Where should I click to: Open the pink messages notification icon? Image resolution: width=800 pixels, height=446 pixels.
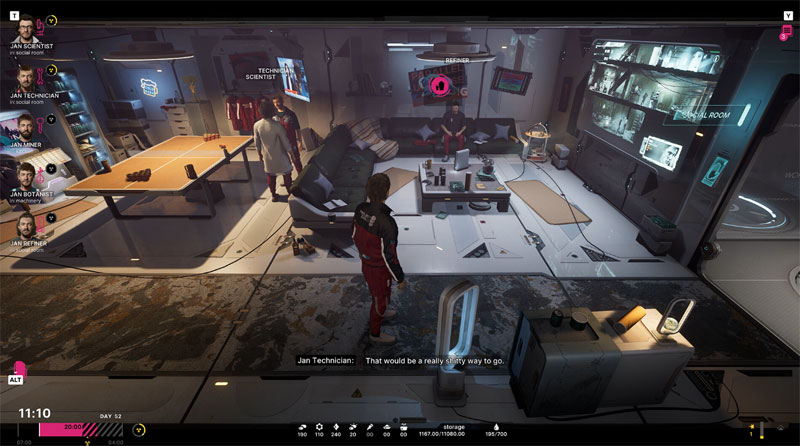(x=786, y=33)
